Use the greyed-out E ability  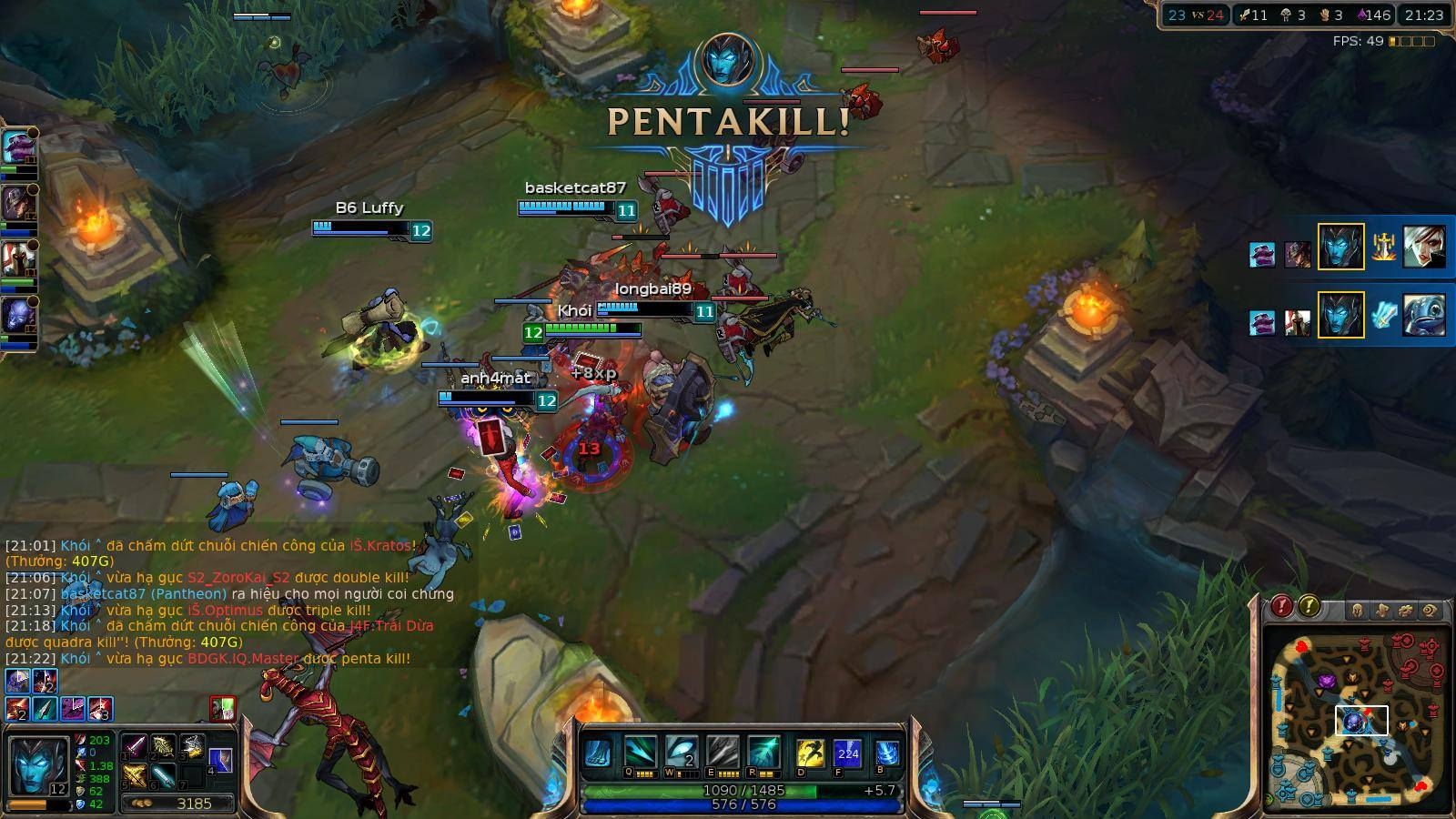coord(723,753)
